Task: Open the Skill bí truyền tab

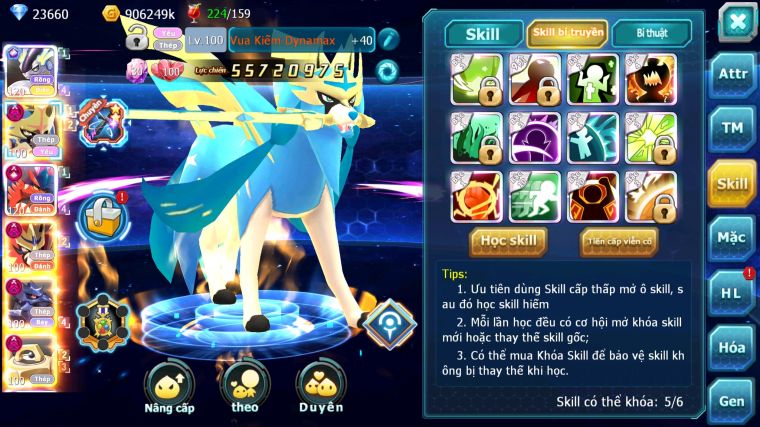Action: [x=567, y=33]
